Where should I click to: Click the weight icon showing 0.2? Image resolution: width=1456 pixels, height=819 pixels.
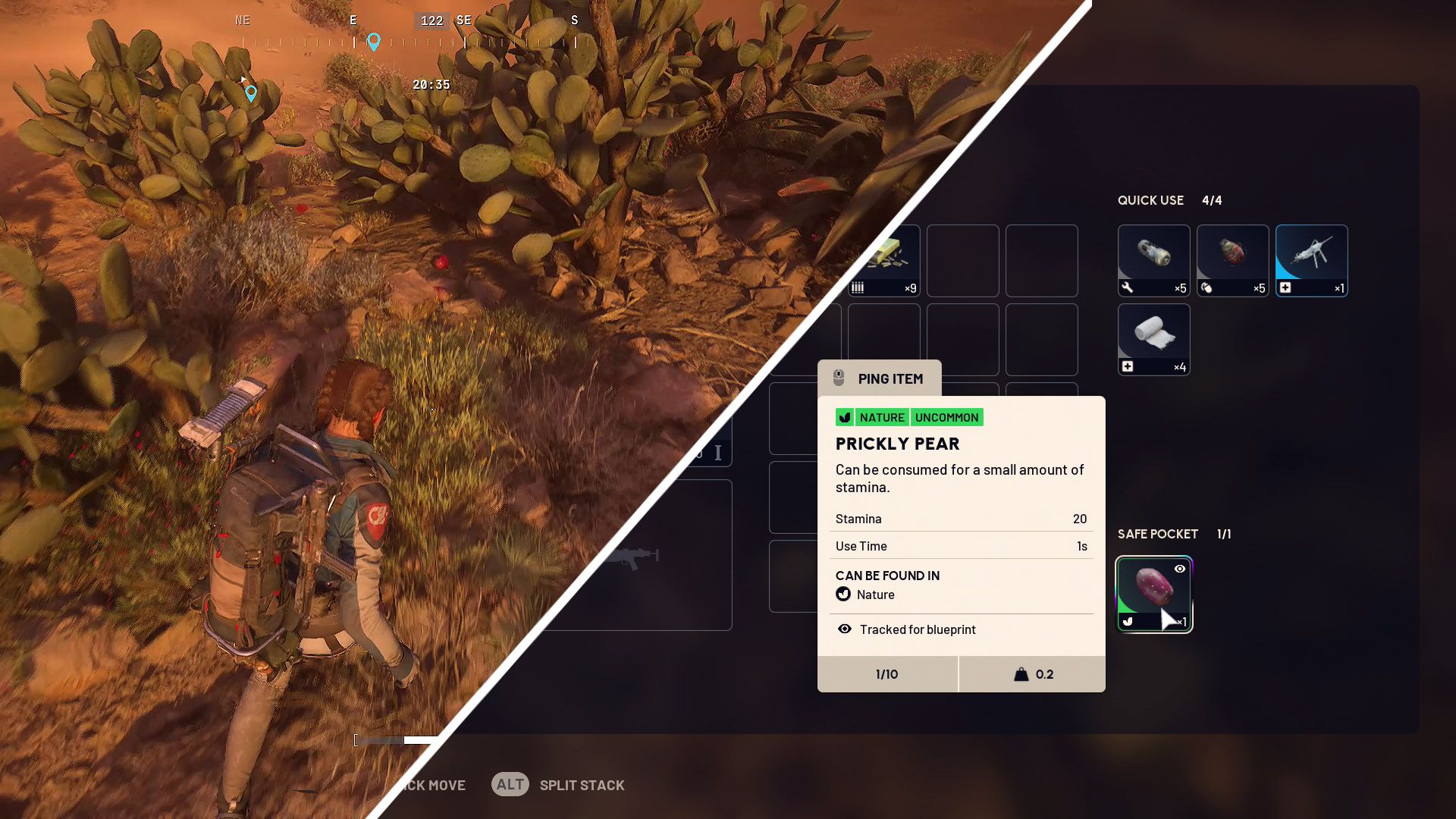[x=1020, y=673]
